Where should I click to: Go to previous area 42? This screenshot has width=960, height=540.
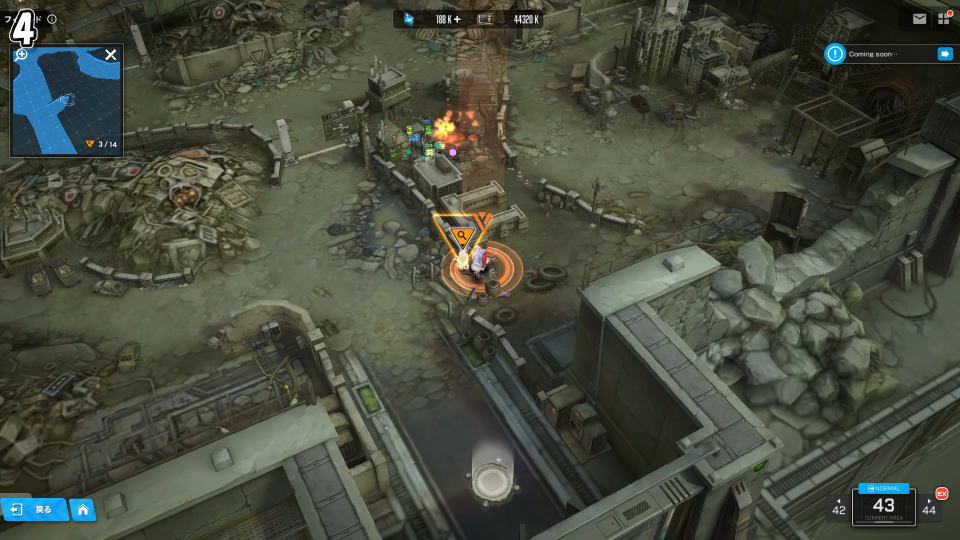[838, 508]
